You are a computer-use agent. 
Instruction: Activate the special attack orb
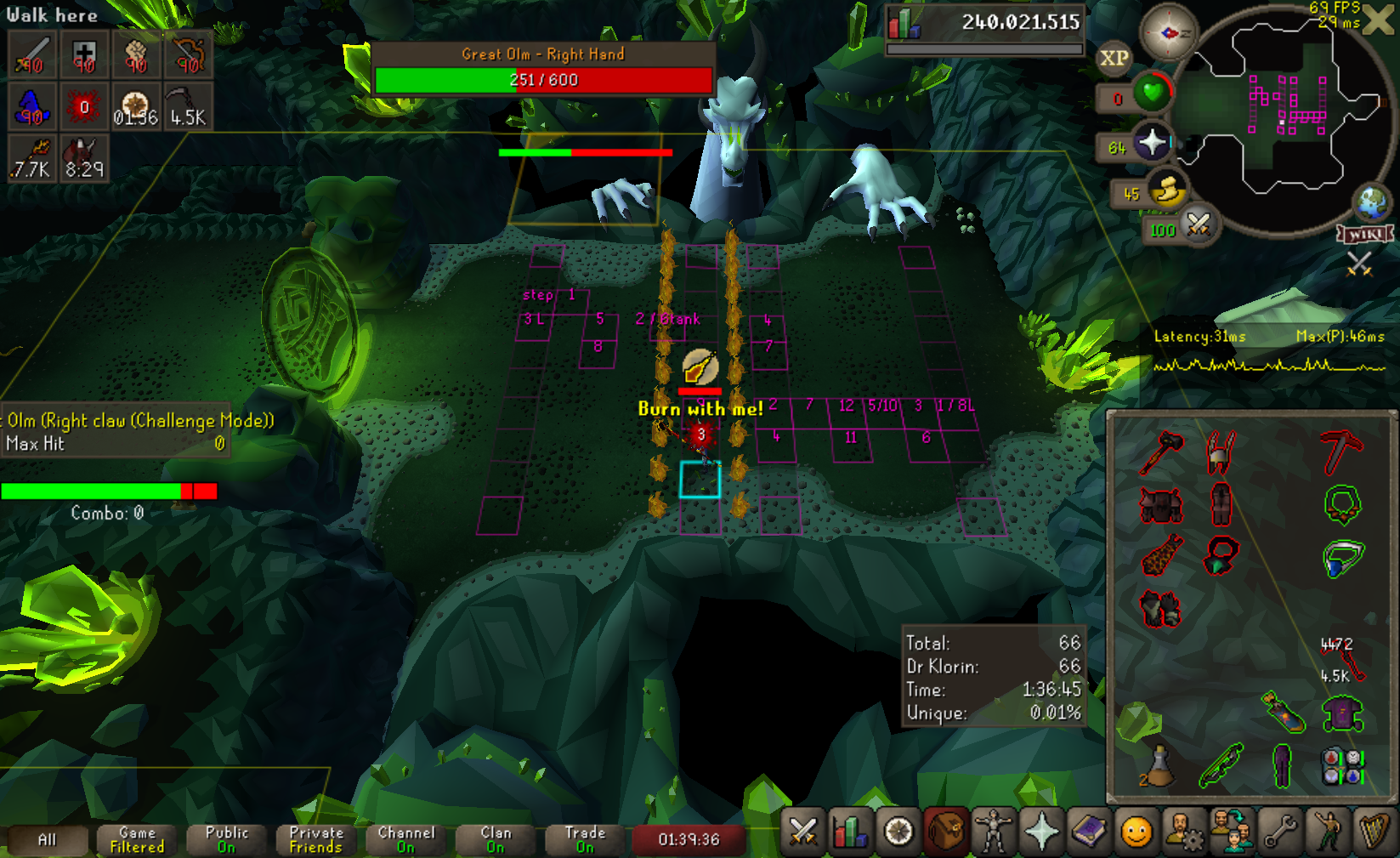1198,225
